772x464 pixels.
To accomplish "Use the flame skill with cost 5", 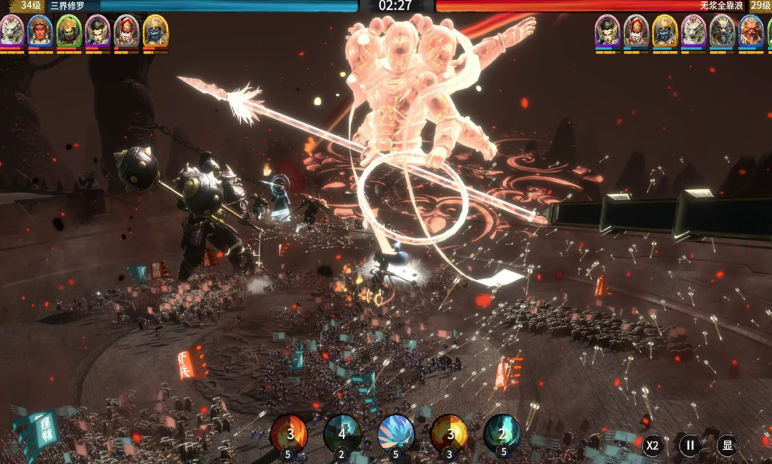I will pyautogui.click(x=289, y=434).
